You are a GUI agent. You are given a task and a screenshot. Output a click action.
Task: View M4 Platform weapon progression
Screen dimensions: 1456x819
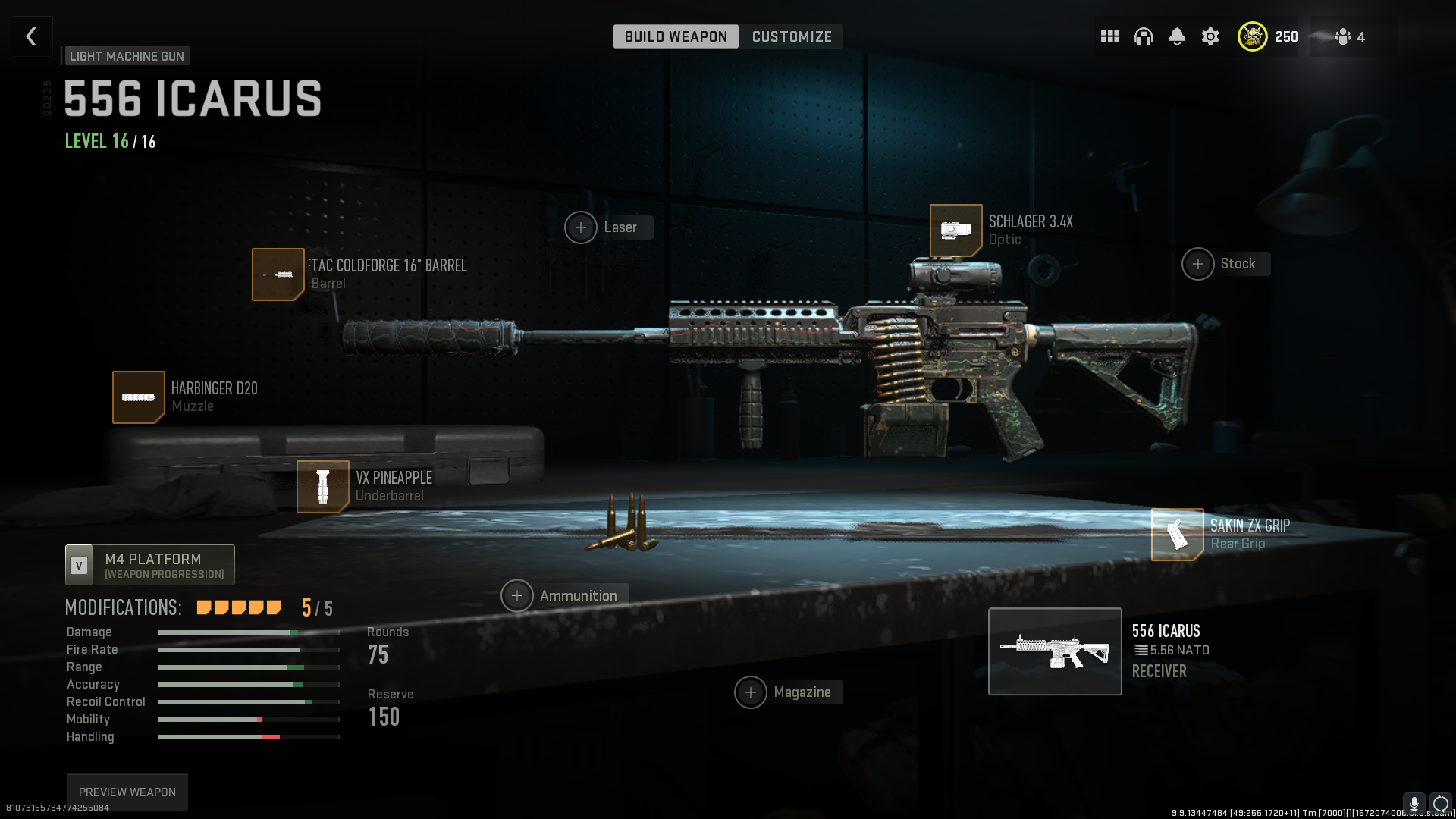pyautogui.click(x=150, y=565)
